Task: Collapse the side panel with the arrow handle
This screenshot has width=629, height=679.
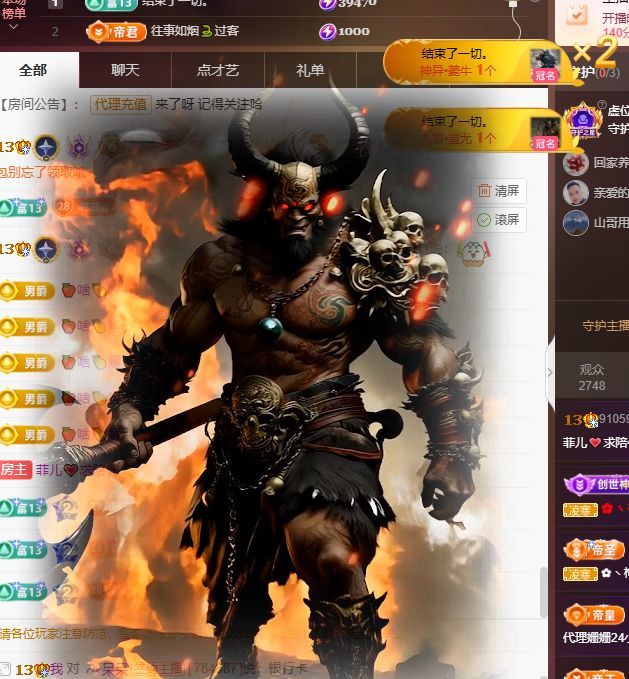Action: (x=550, y=372)
